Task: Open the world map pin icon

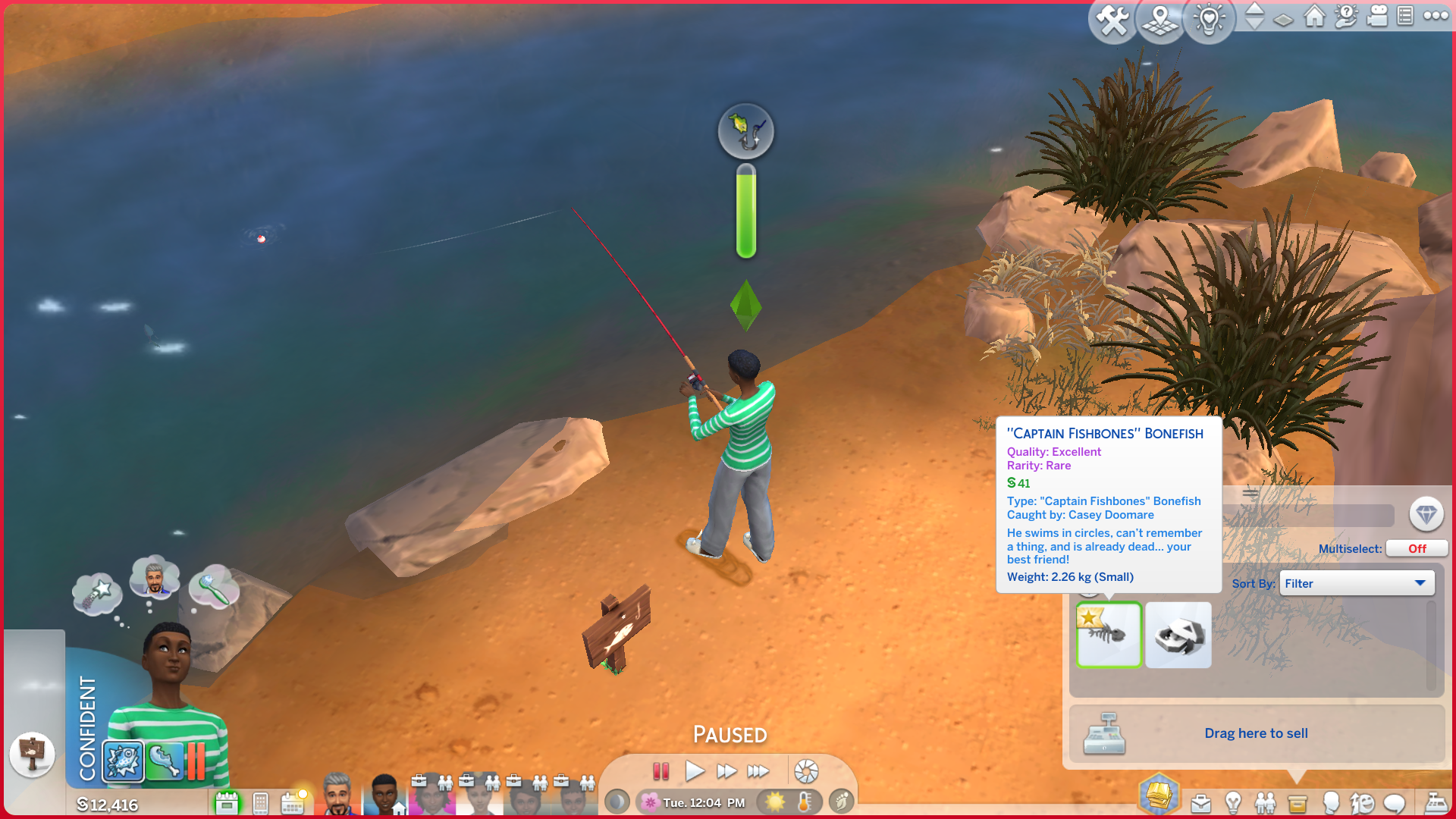Action: pos(1160,20)
